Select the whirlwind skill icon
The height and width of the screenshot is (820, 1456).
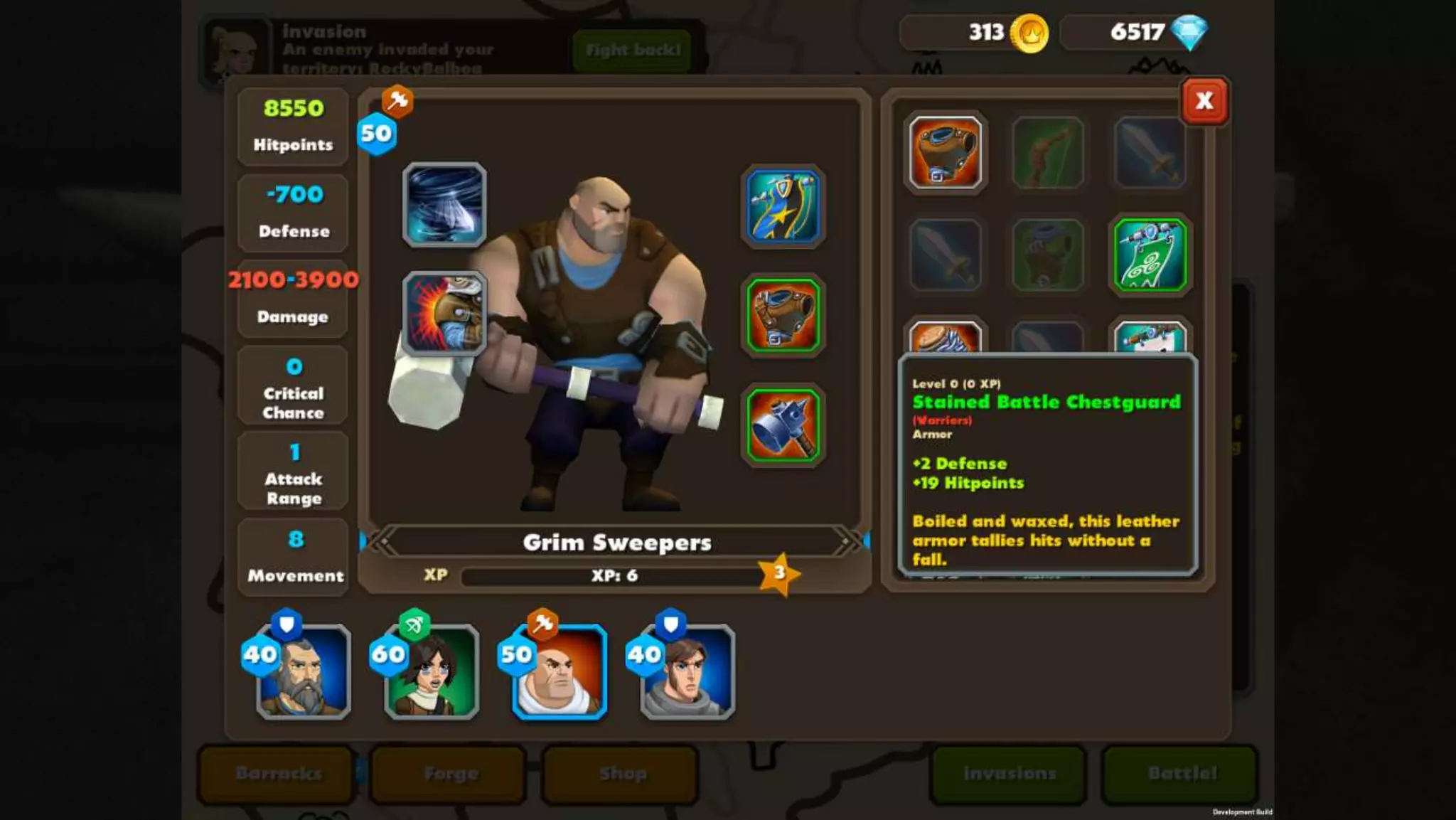(x=444, y=205)
